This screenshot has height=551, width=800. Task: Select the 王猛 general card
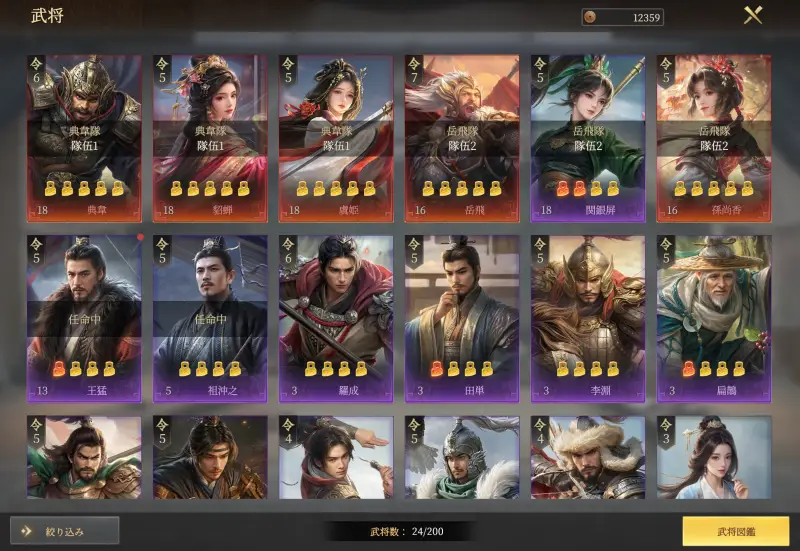pos(84,318)
